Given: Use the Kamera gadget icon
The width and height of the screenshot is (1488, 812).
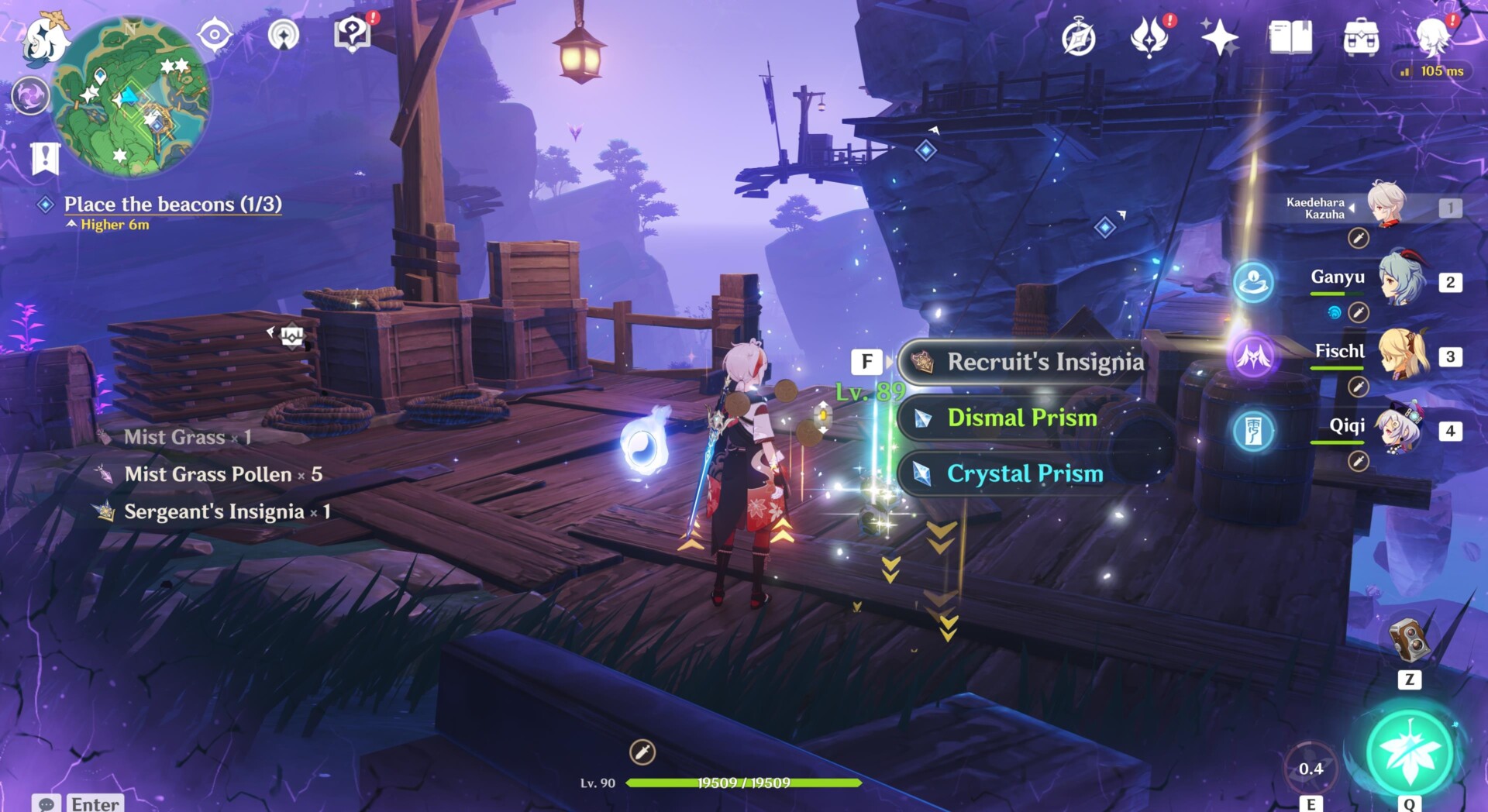Looking at the screenshot, I should 1408,638.
